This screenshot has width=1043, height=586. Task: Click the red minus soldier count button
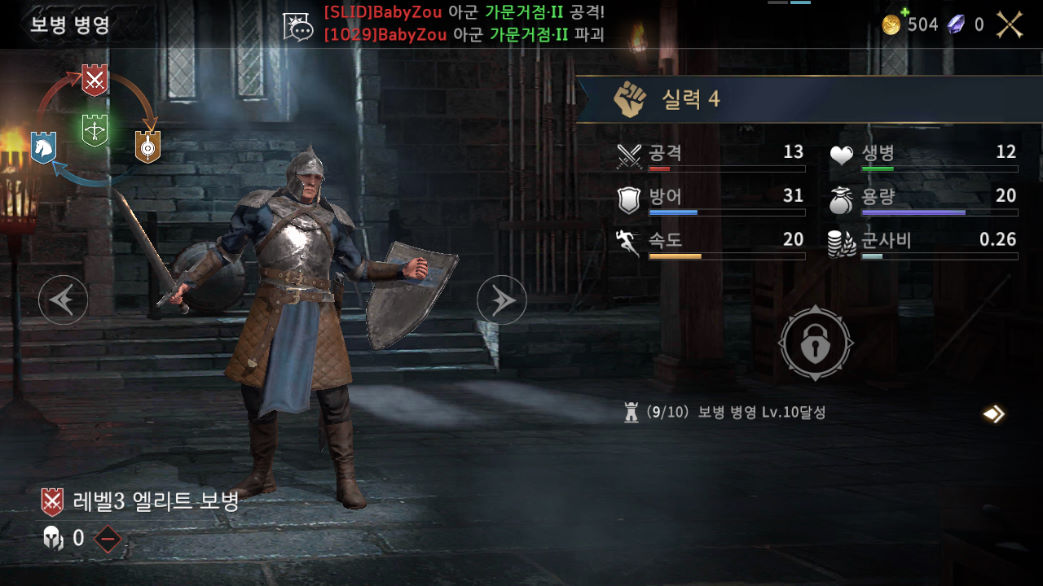coord(108,539)
